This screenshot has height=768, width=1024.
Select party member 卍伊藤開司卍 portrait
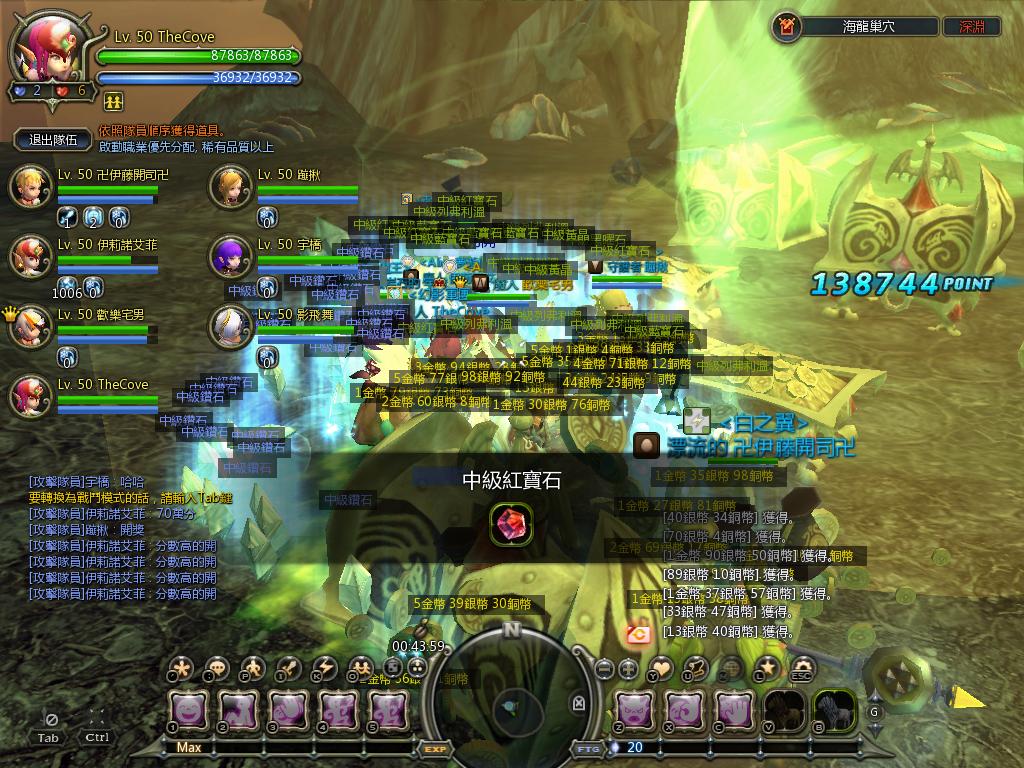(30, 187)
